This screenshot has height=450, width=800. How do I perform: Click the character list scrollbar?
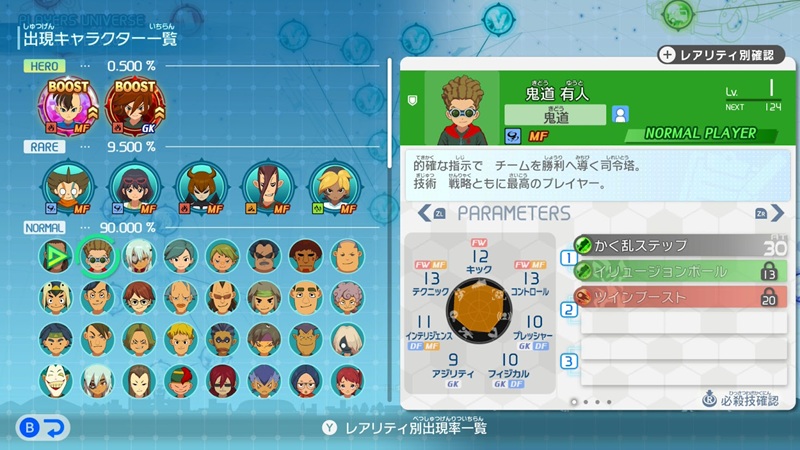coord(391,110)
